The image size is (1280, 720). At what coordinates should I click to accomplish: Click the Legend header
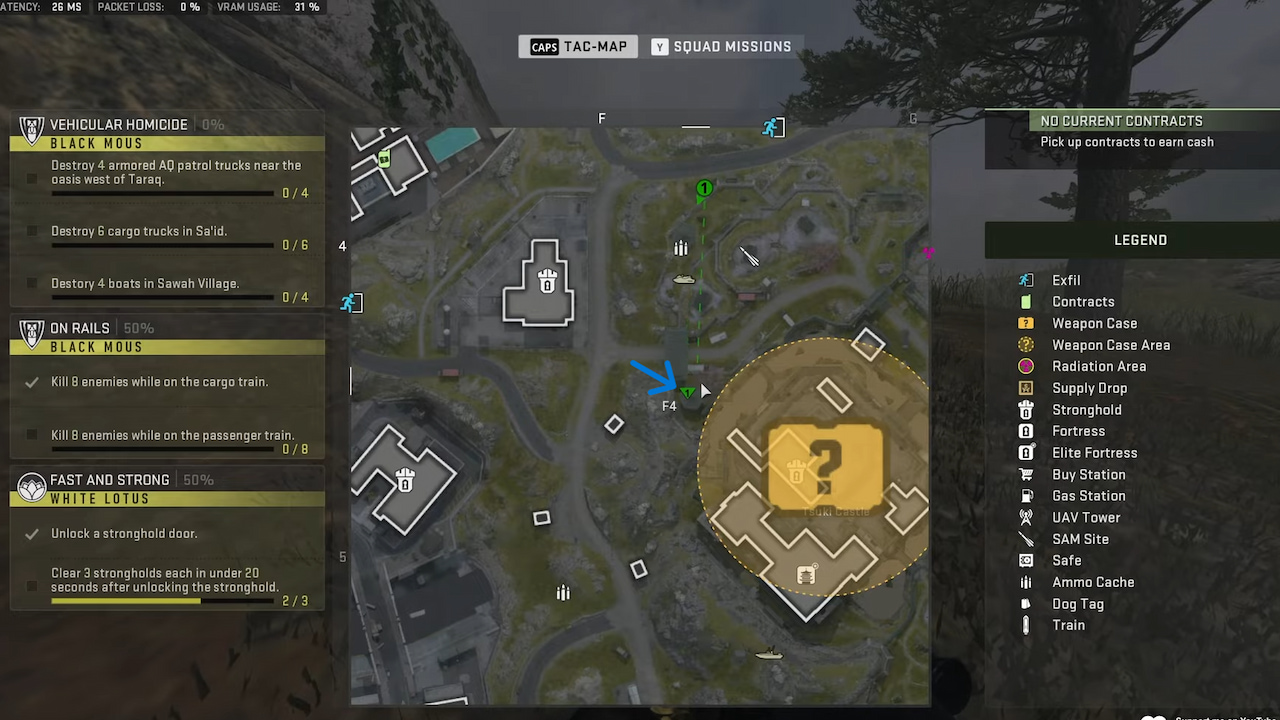(x=1139, y=239)
